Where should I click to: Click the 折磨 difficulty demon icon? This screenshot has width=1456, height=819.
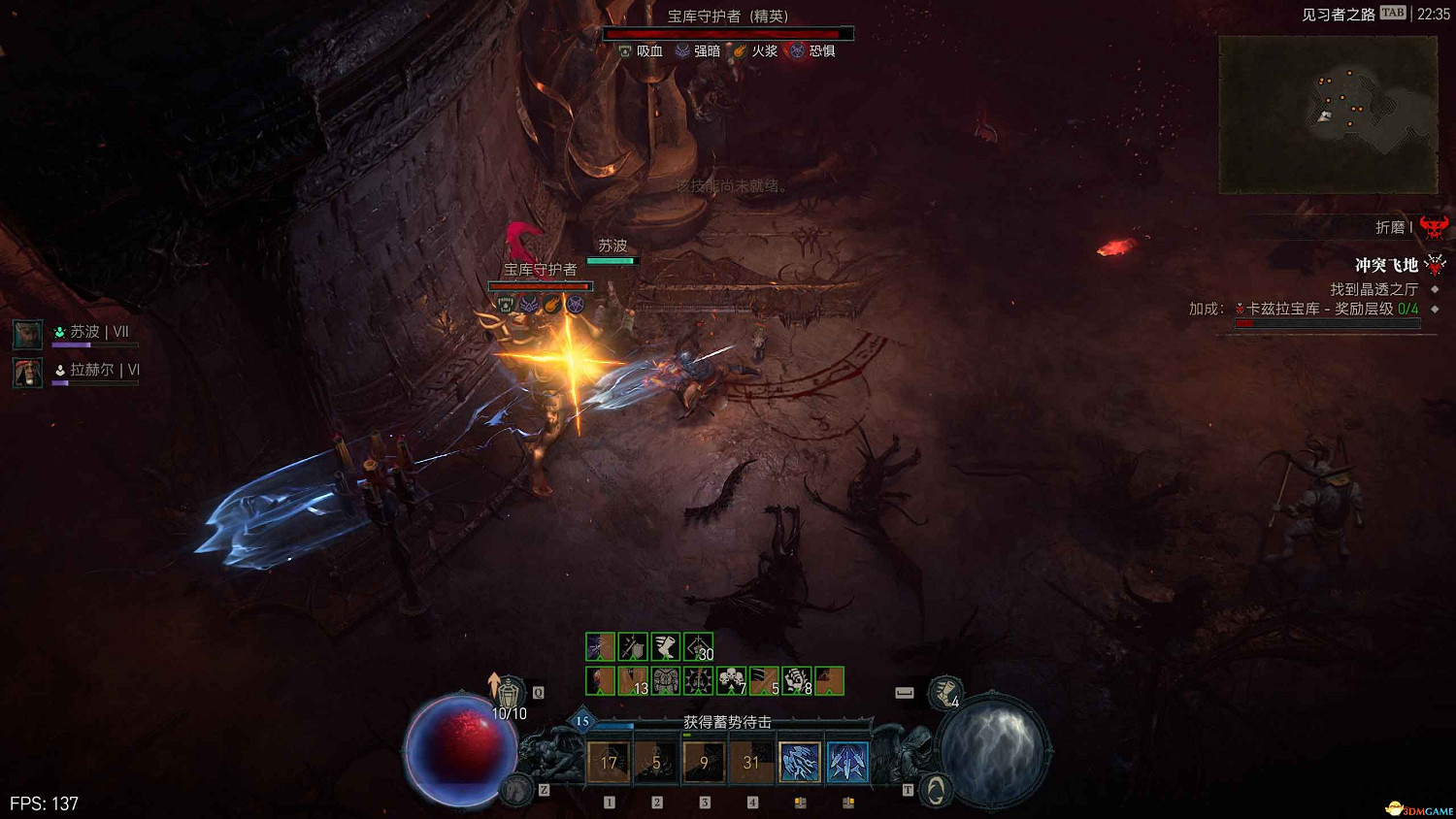(1434, 227)
